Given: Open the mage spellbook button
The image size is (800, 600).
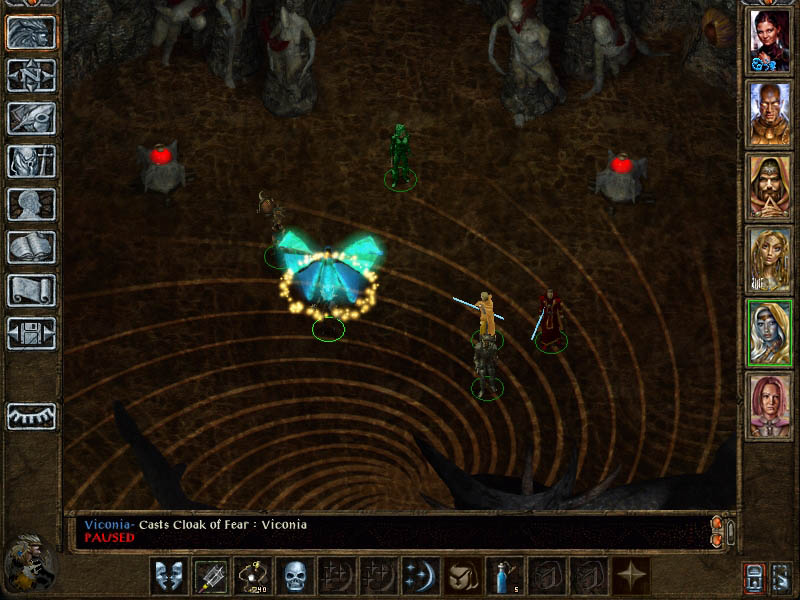Looking at the screenshot, I should 31,248.
